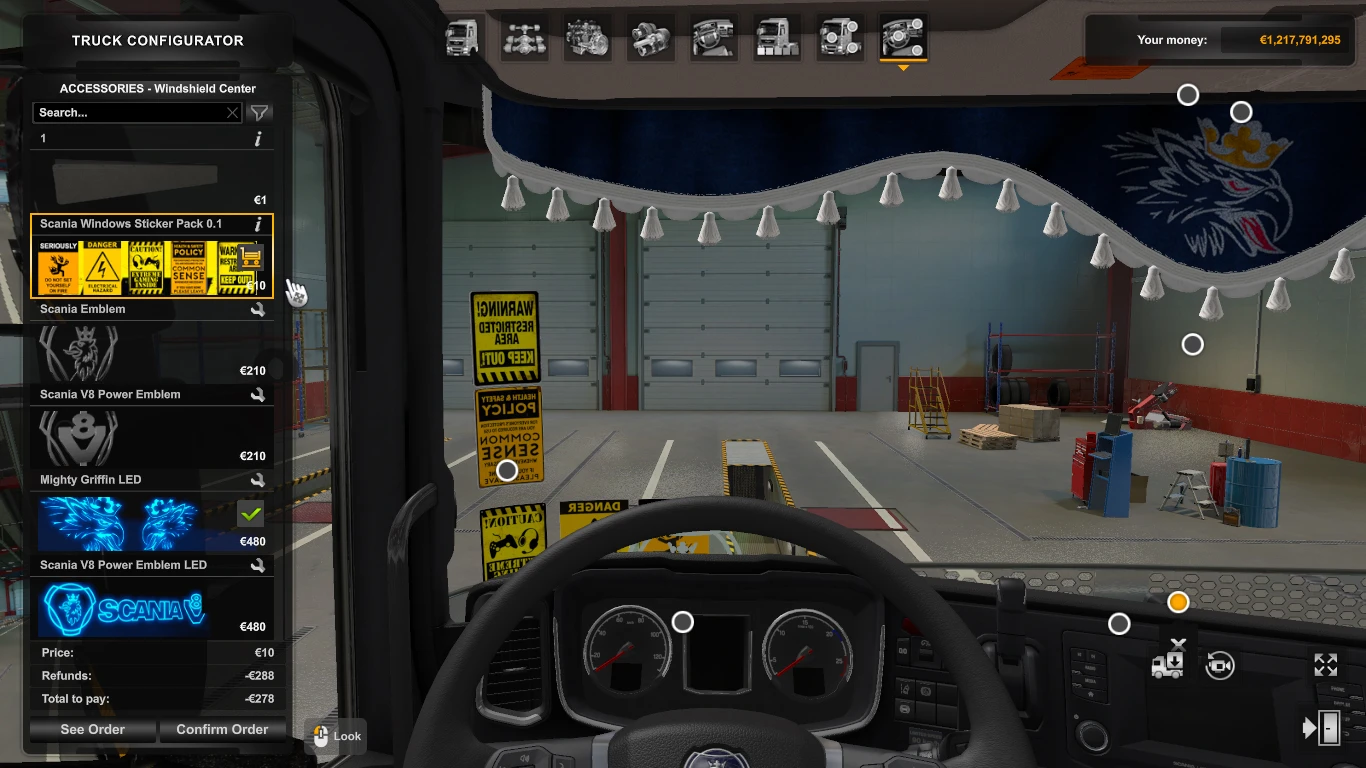1366x768 pixels.
Task: Click the See Order button
Action: click(x=91, y=729)
